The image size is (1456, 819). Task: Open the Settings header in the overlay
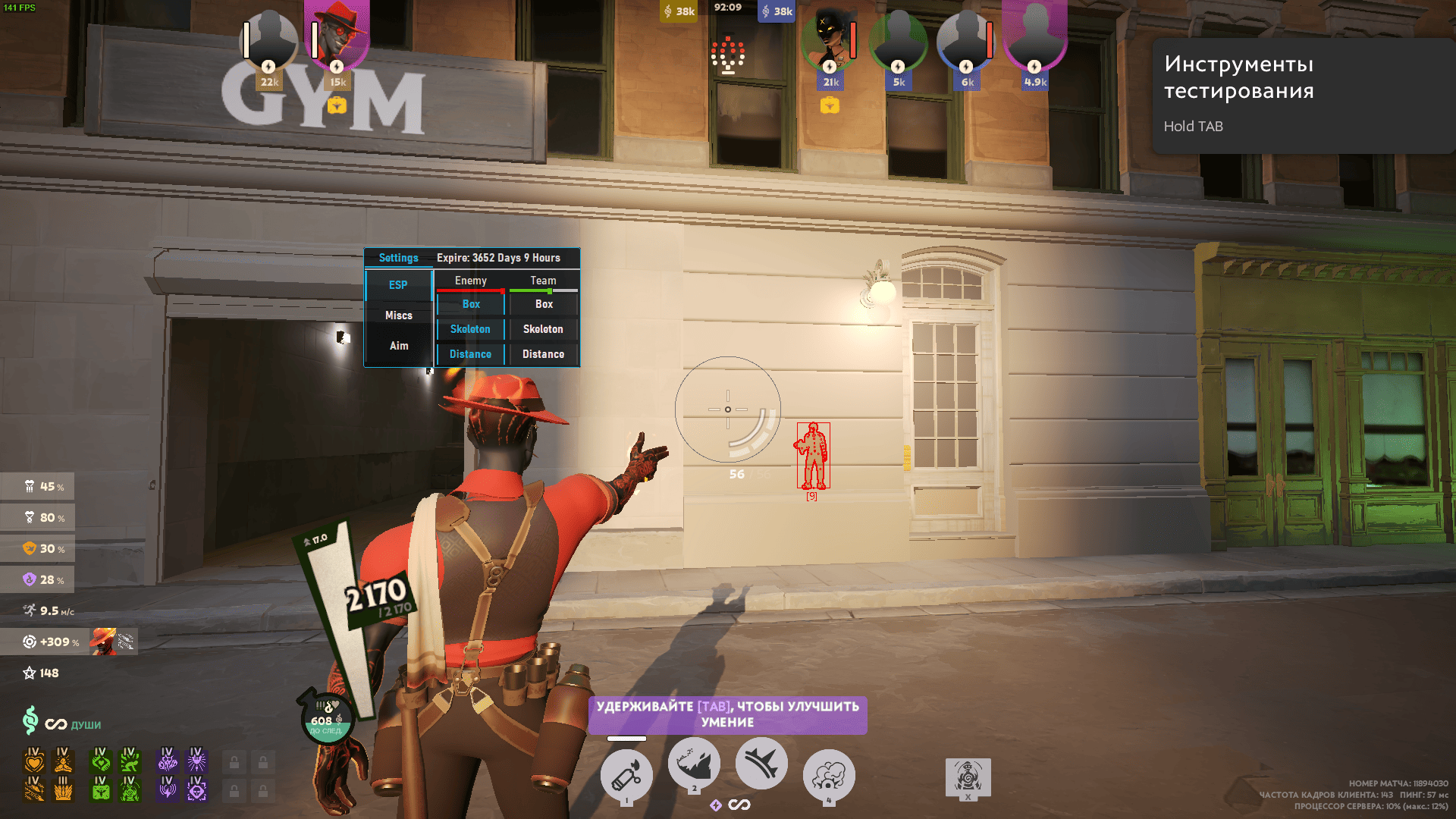pos(398,258)
